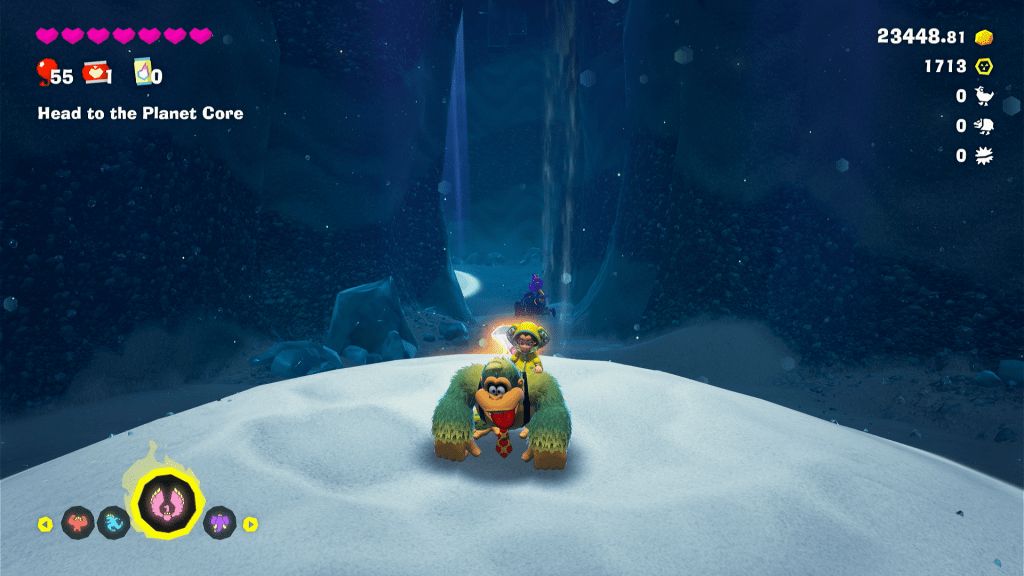Select the Head to the Planet Core objective
1024x576 pixels.
(x=140, y=113)
